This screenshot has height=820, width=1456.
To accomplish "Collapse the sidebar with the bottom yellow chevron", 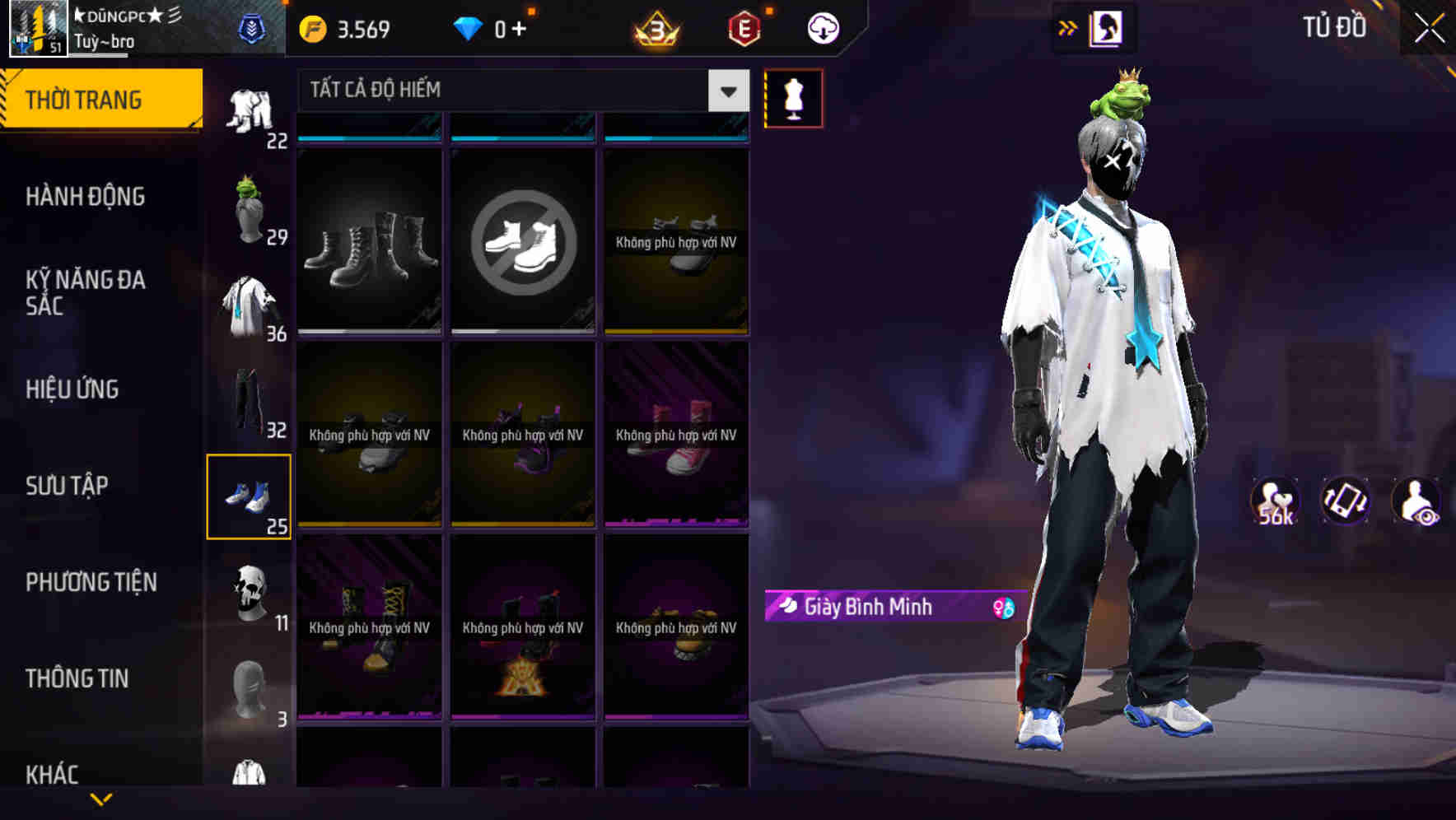I will point(101,800).
